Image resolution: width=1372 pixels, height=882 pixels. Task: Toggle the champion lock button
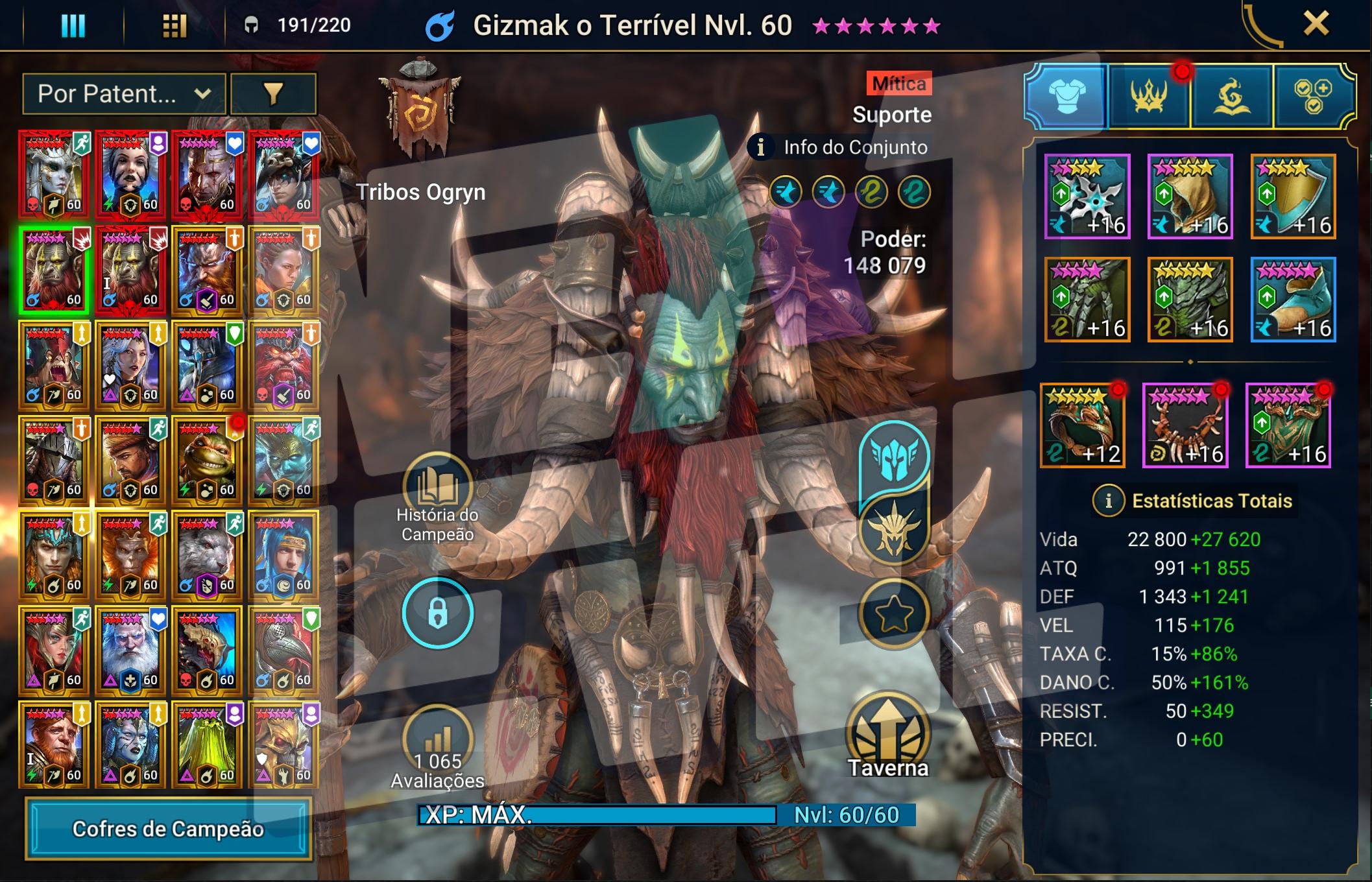[x=437, y=612]
